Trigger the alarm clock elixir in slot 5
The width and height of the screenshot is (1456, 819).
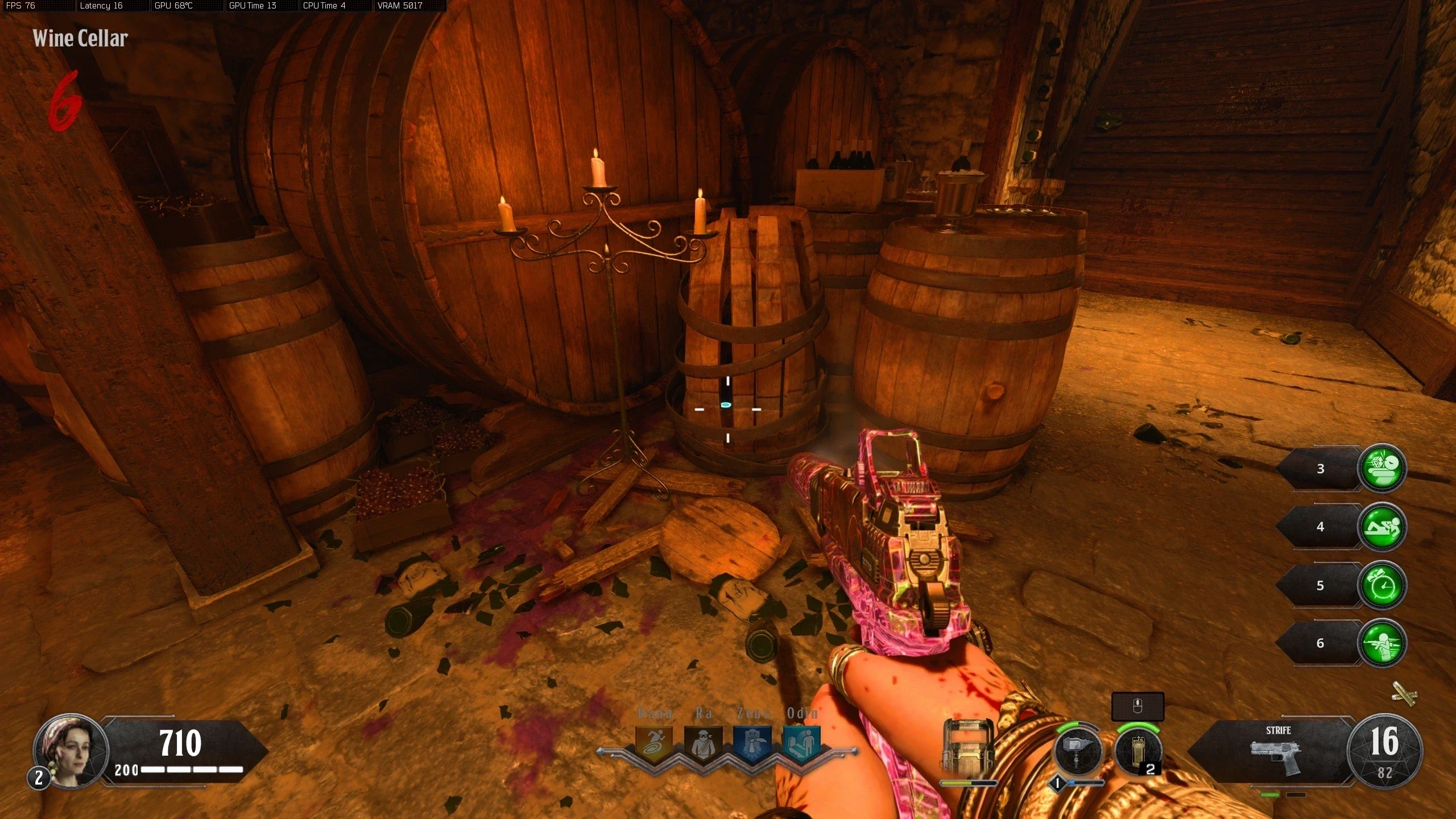(x=1381, y=585)
